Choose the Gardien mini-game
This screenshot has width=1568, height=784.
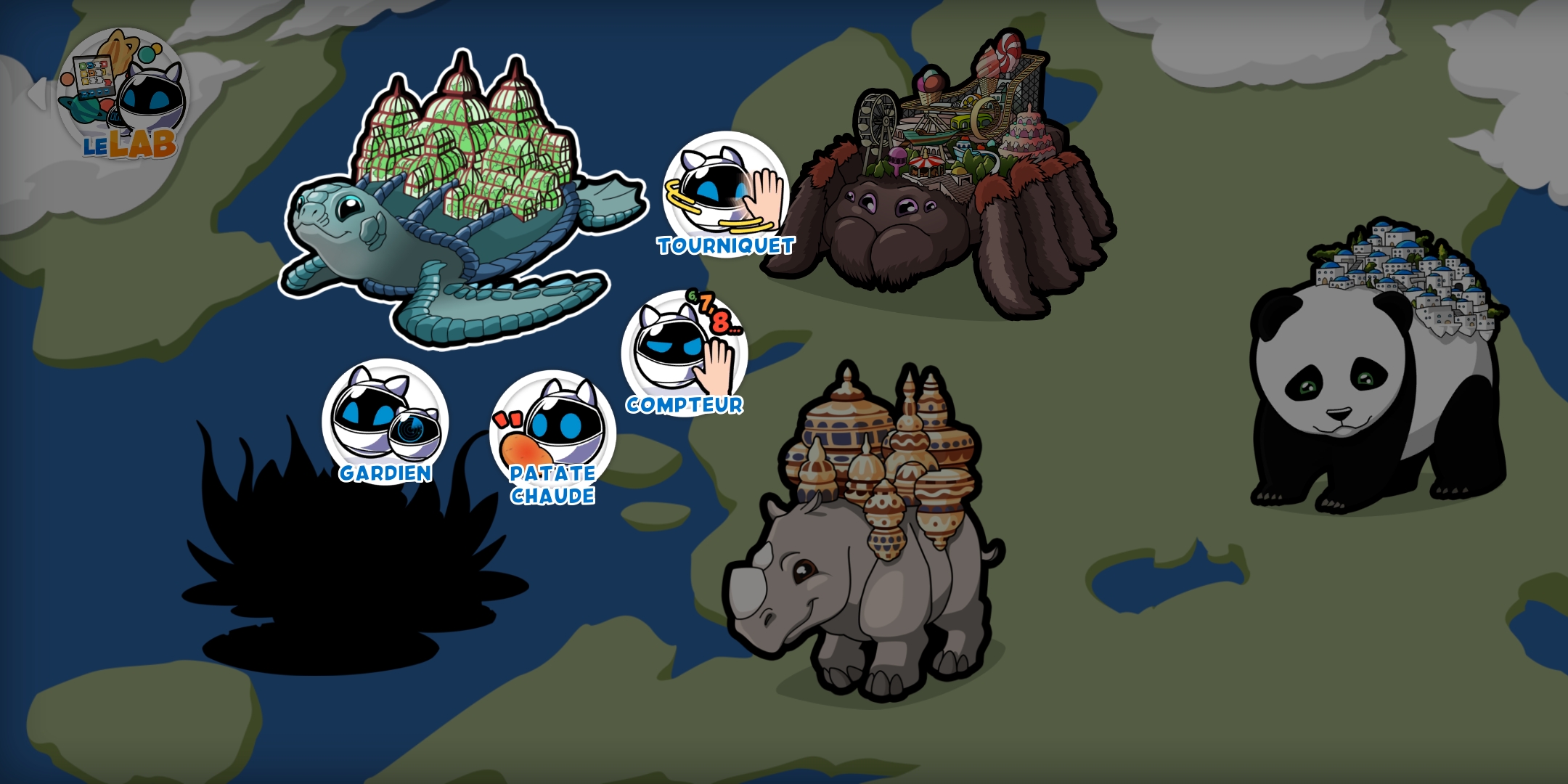point(385,421)
